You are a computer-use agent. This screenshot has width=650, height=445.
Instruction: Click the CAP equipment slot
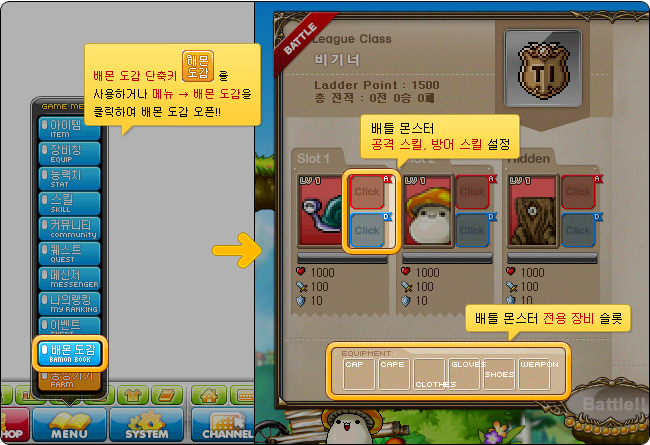coord(358,374)
